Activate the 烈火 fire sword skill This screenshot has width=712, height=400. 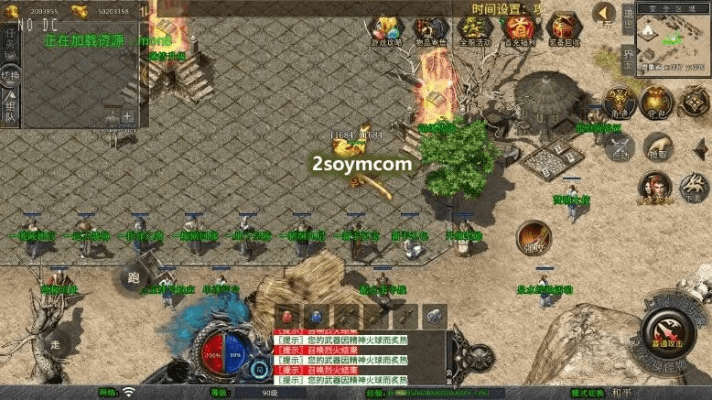(534, 238)
